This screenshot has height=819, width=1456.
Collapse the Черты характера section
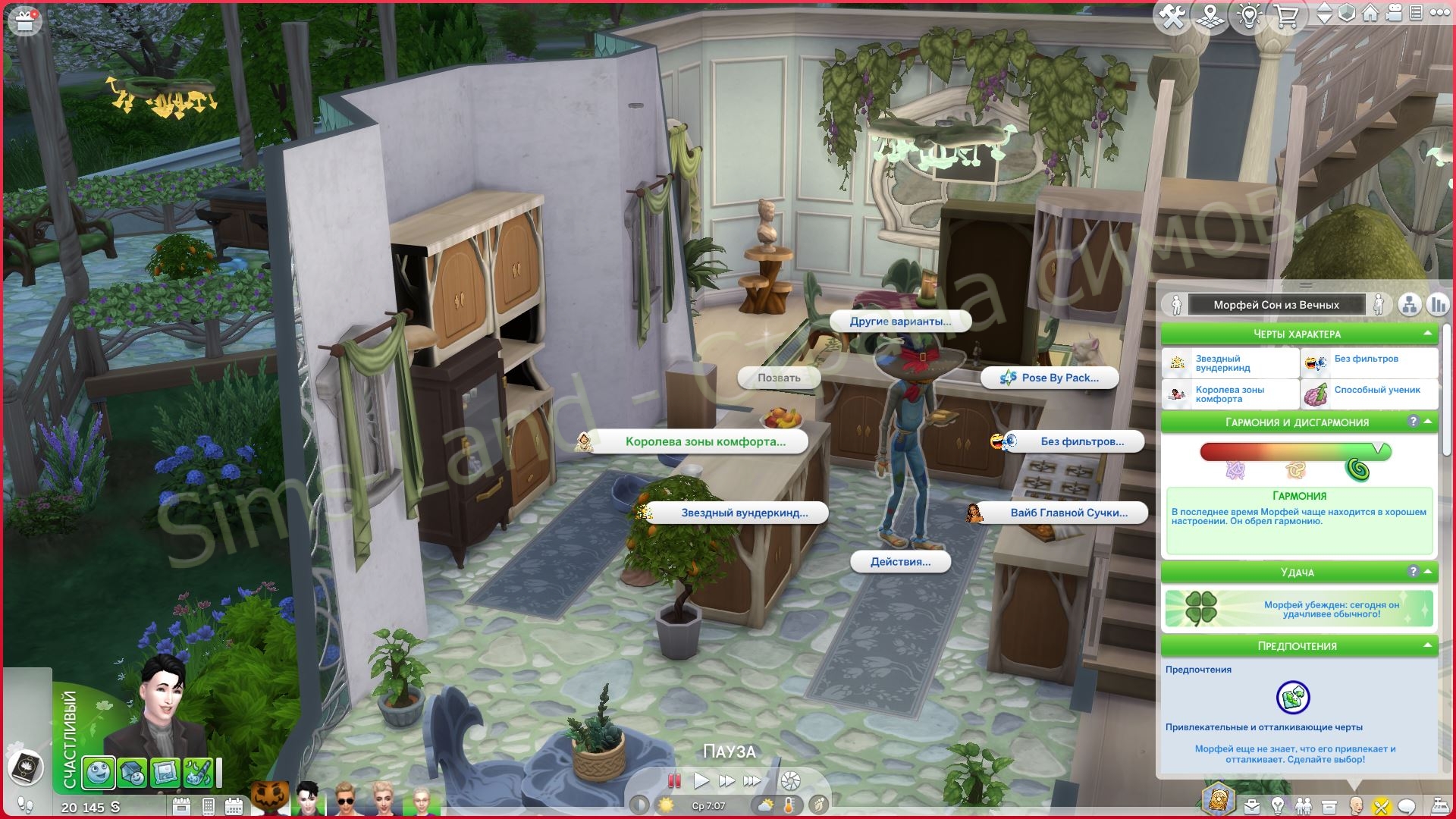1427,334
